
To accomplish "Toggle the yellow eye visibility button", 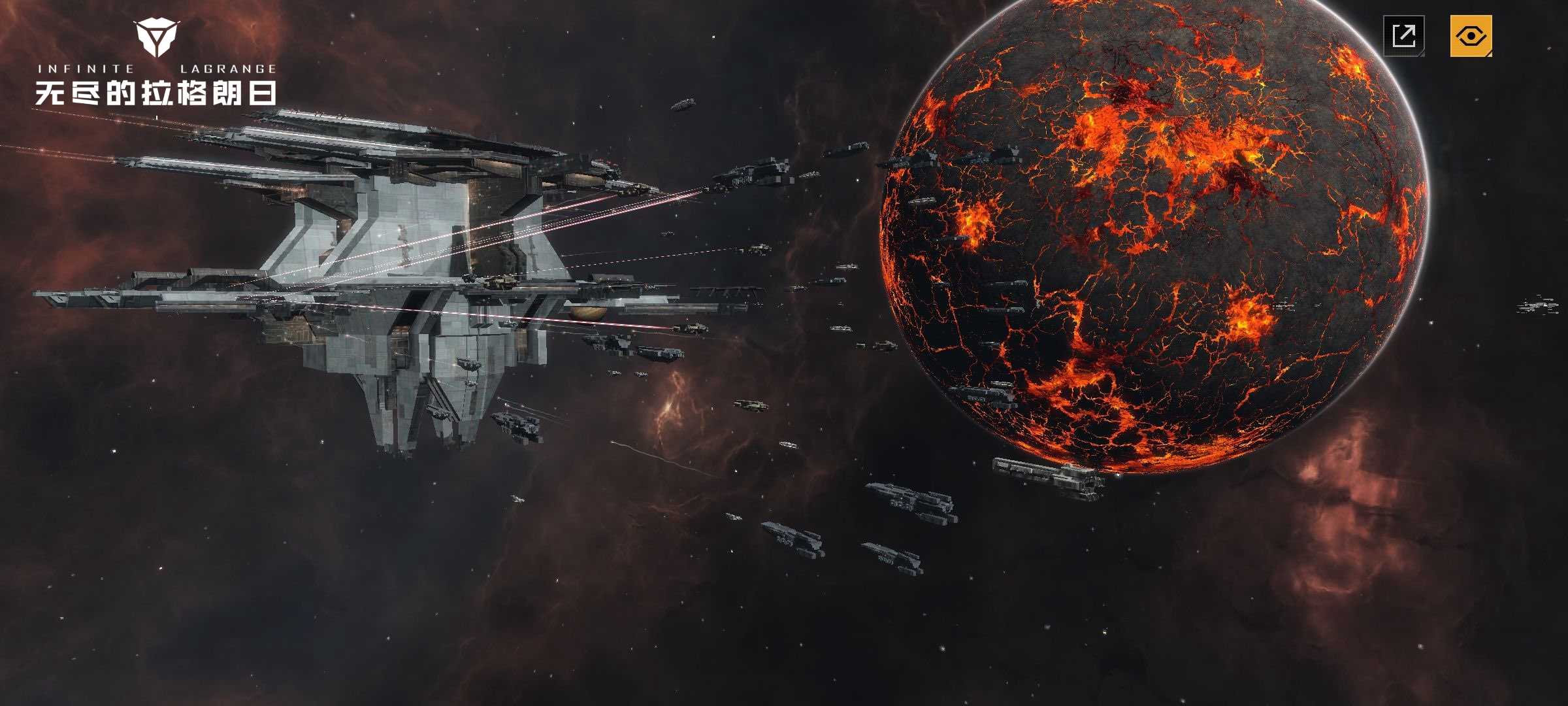I will (x=1471, y=35).
